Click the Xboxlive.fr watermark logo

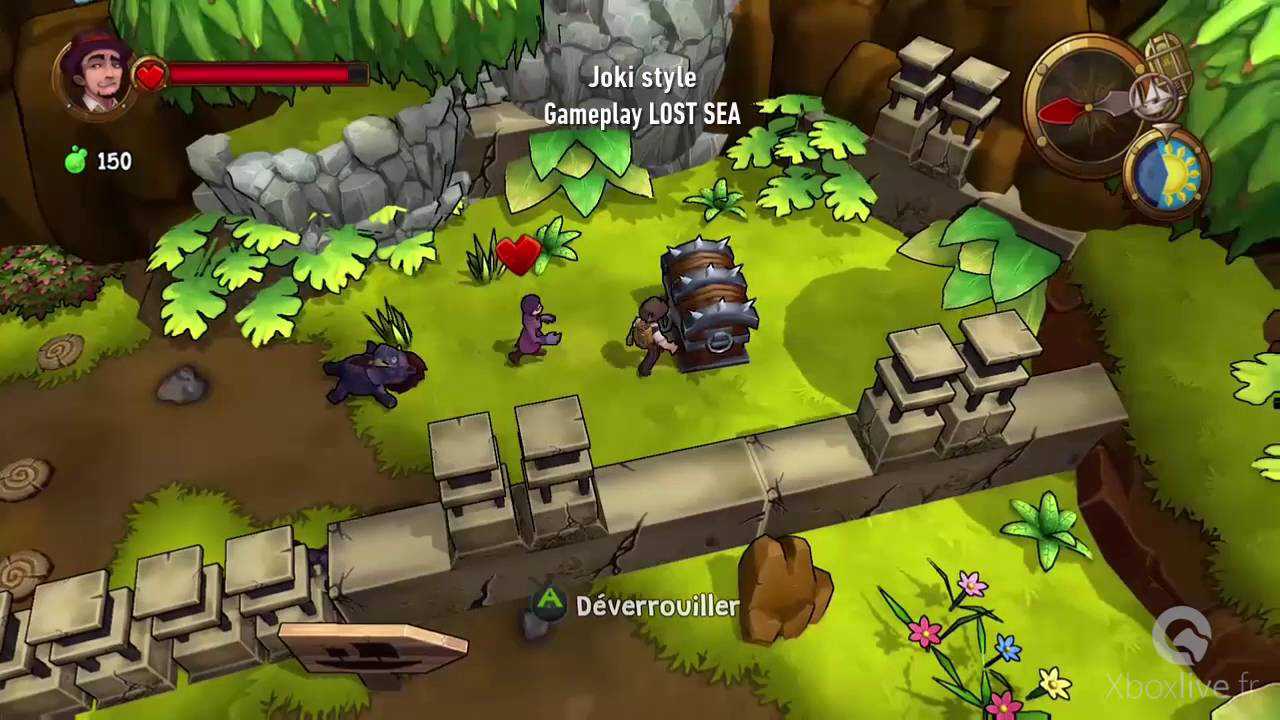tap(1182, 637)
